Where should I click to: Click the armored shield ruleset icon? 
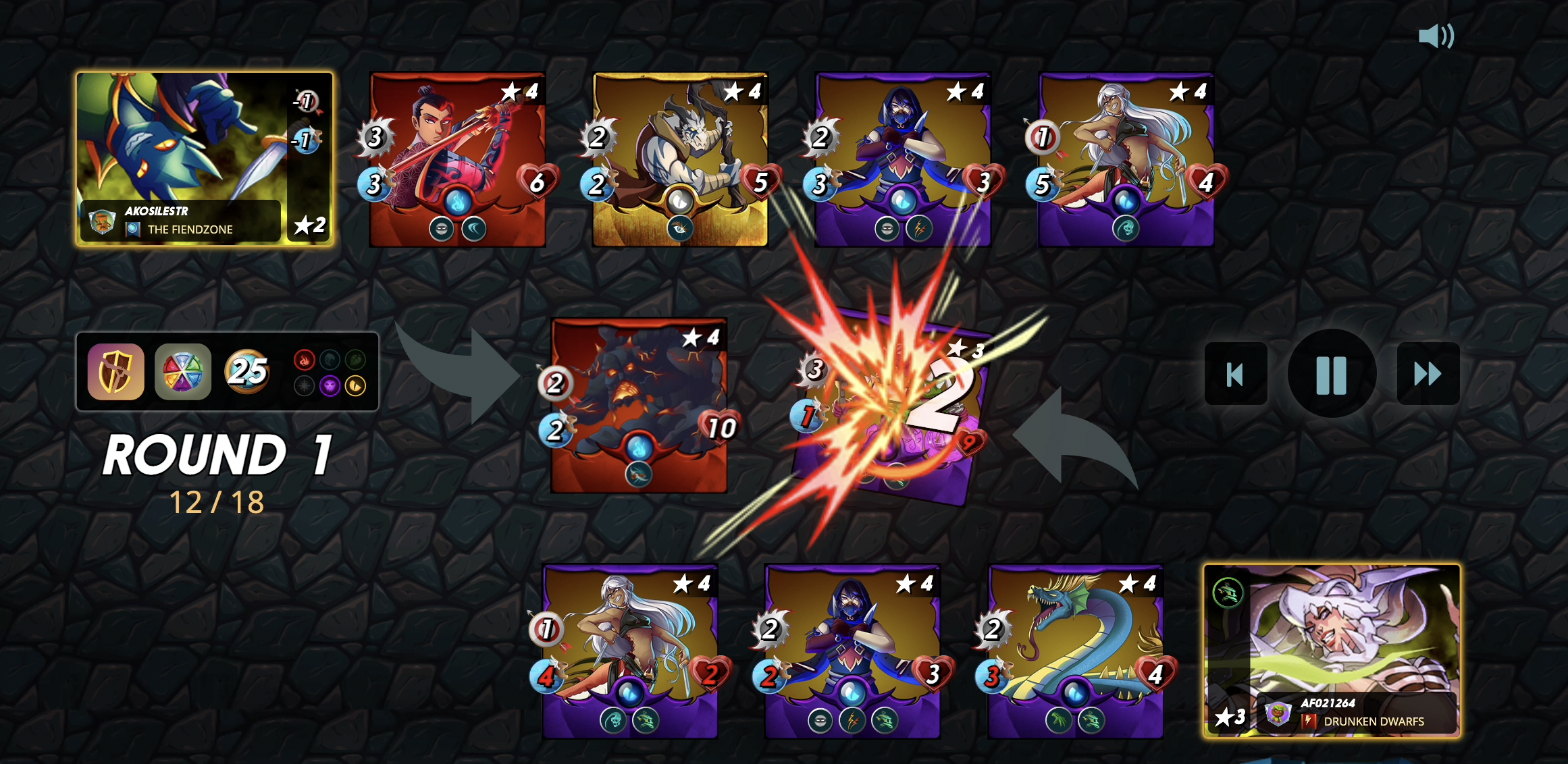115,372
